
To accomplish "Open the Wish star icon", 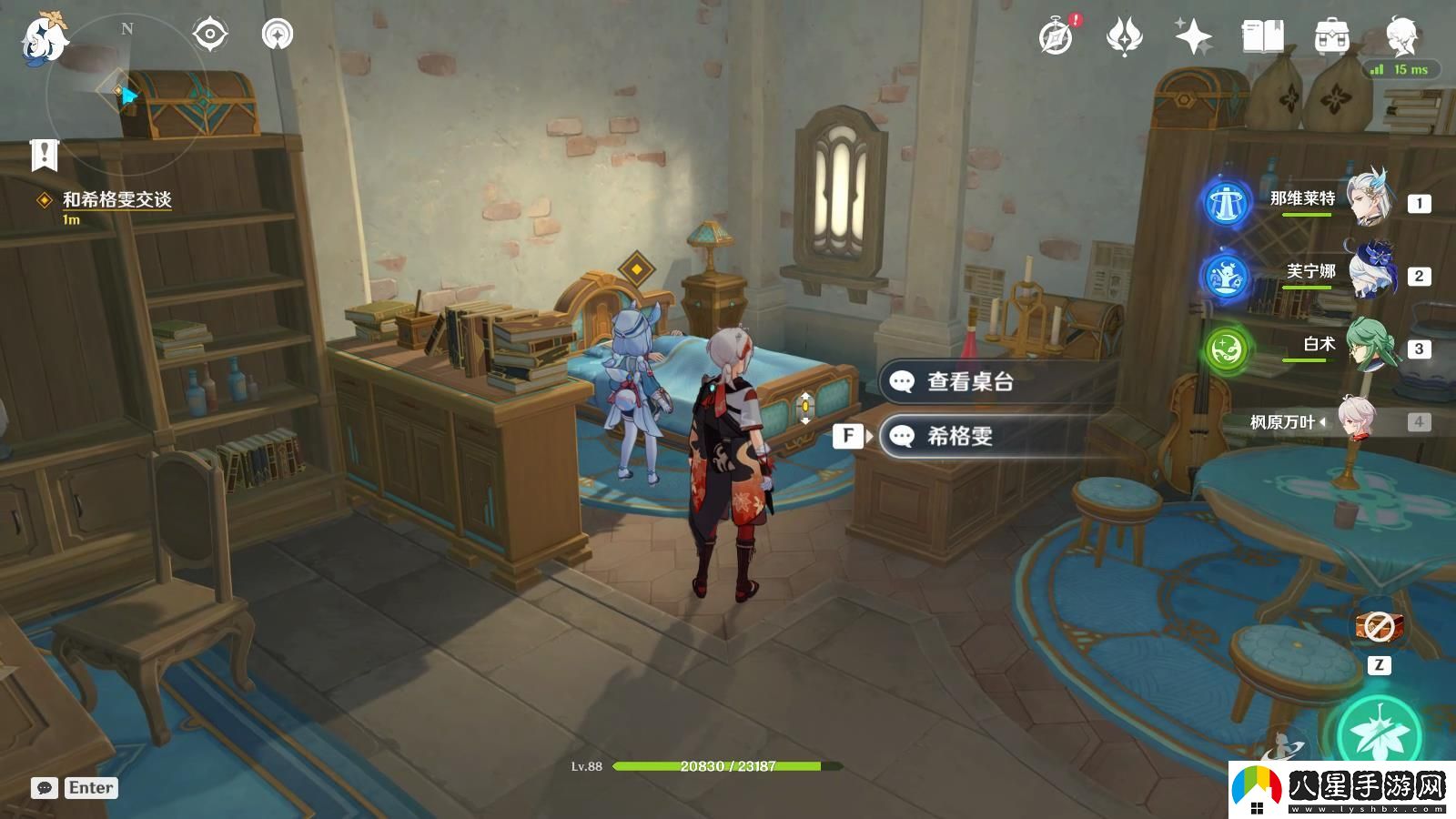I will (x=1193, y=37).
